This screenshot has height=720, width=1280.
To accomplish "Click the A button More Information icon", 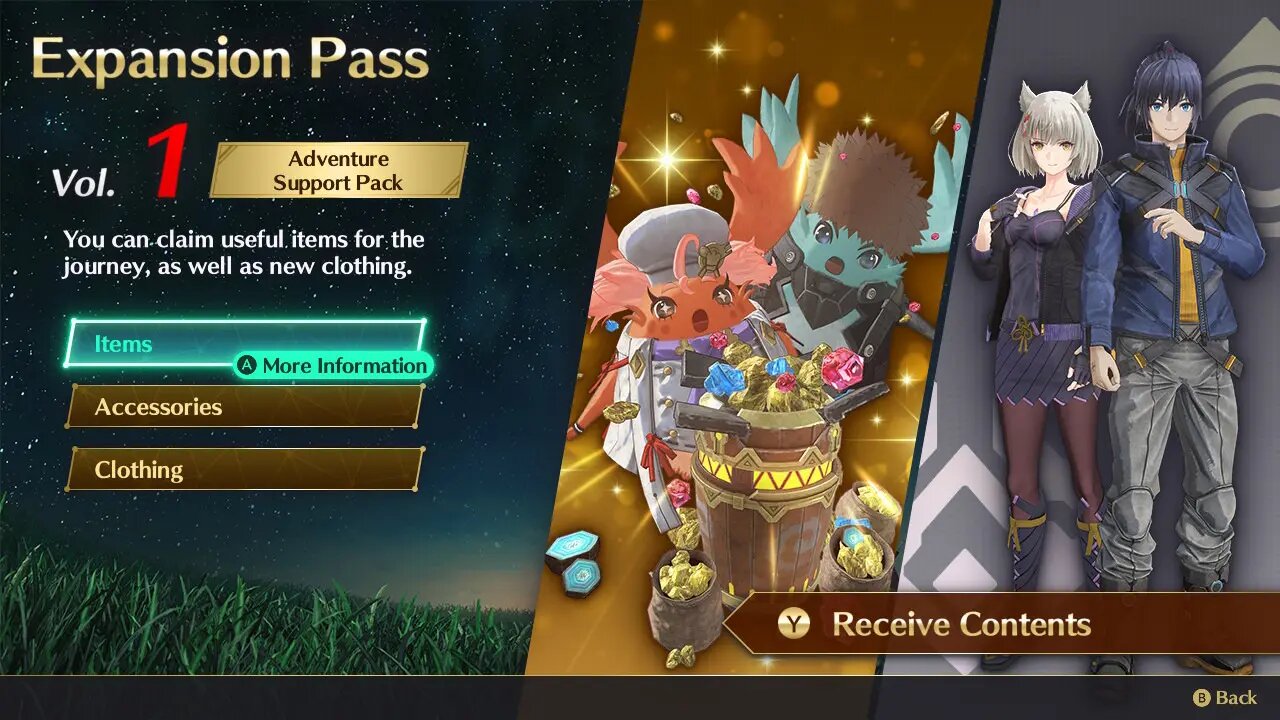I will point(248,366).
